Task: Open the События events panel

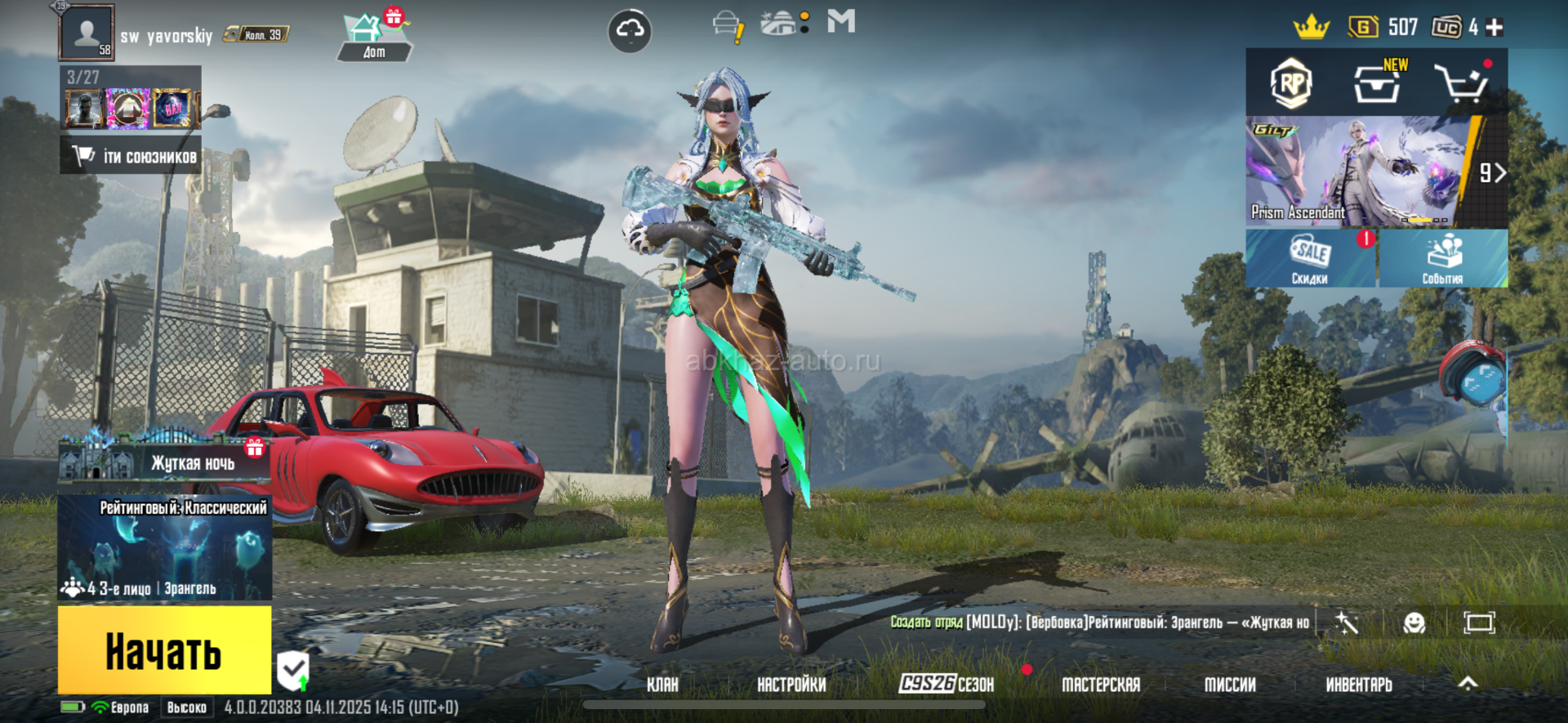Action: coord(1443,258)
